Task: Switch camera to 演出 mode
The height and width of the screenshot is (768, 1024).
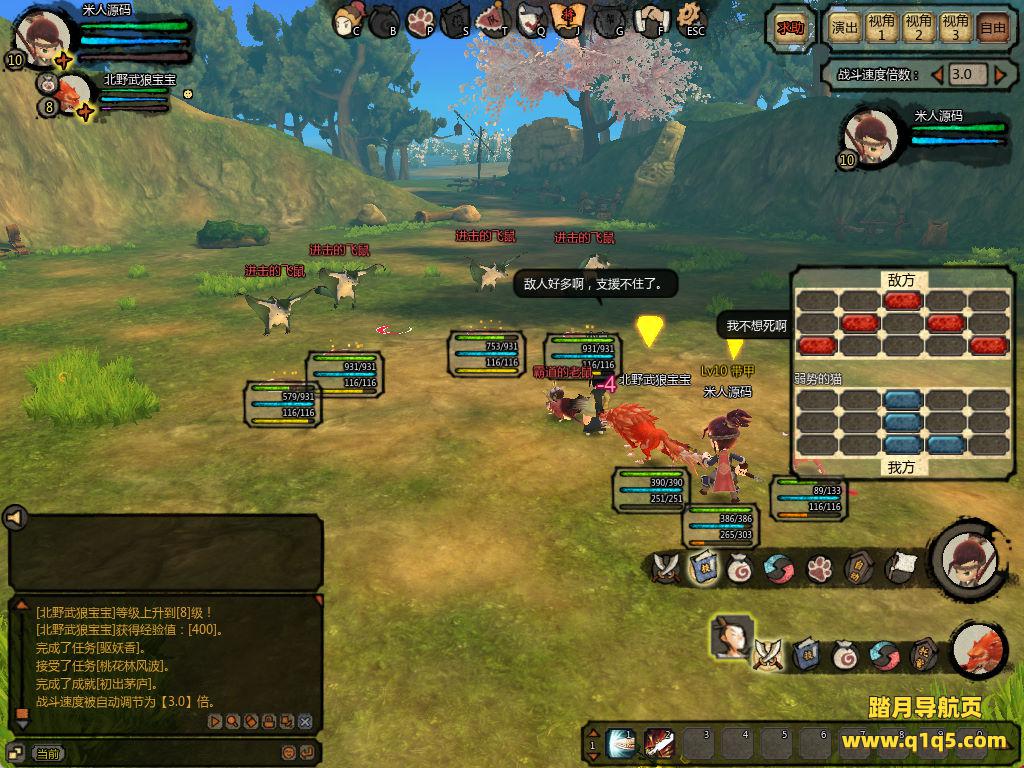Action: [845, 27]
